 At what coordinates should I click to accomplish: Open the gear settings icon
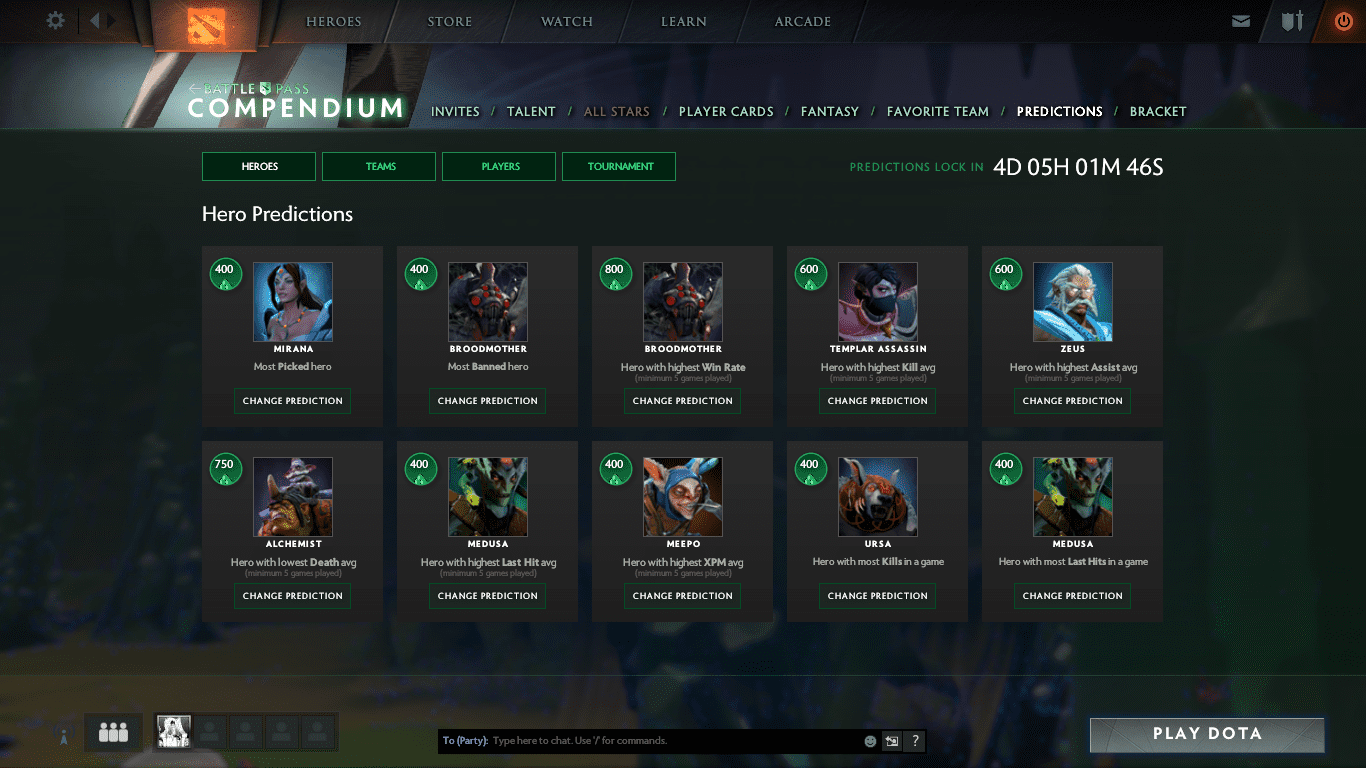pos(56,21)
